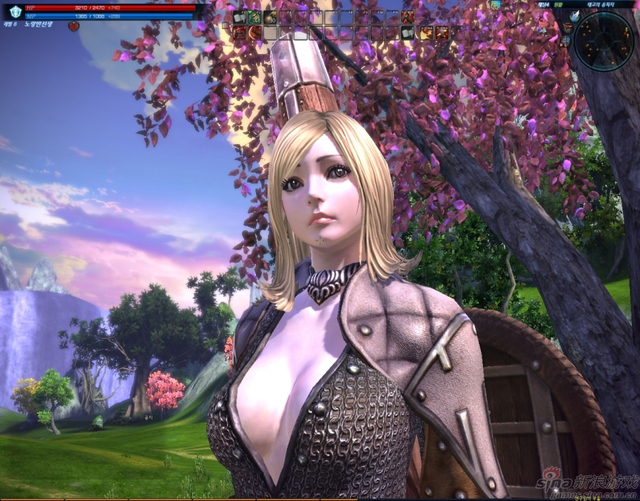Activate the first red skill in the bottom hotbar
The height and width of the screenshot is (501, 640).
(x=240, y=33)
